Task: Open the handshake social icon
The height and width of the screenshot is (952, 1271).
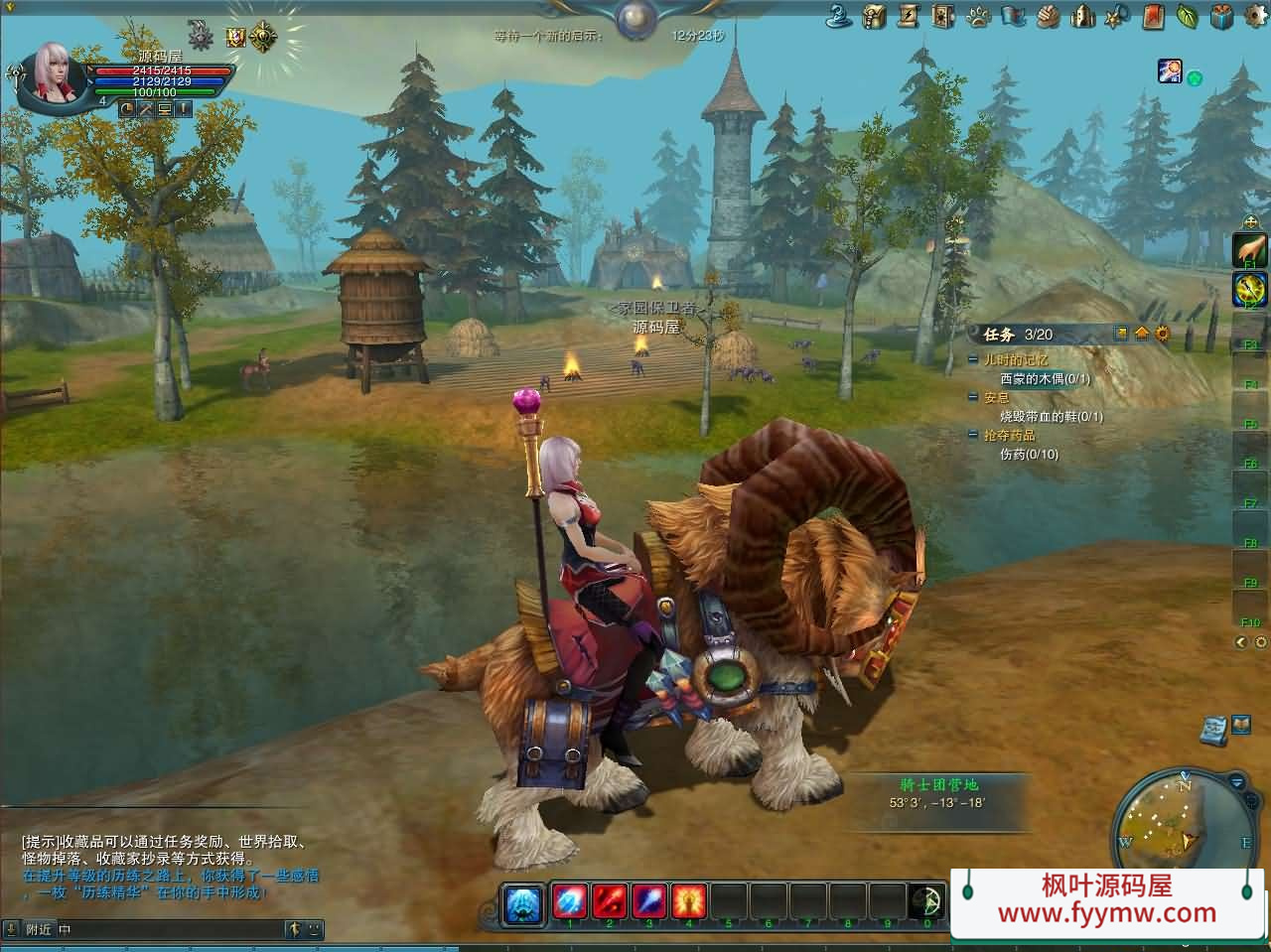Action: point(1049,16)
